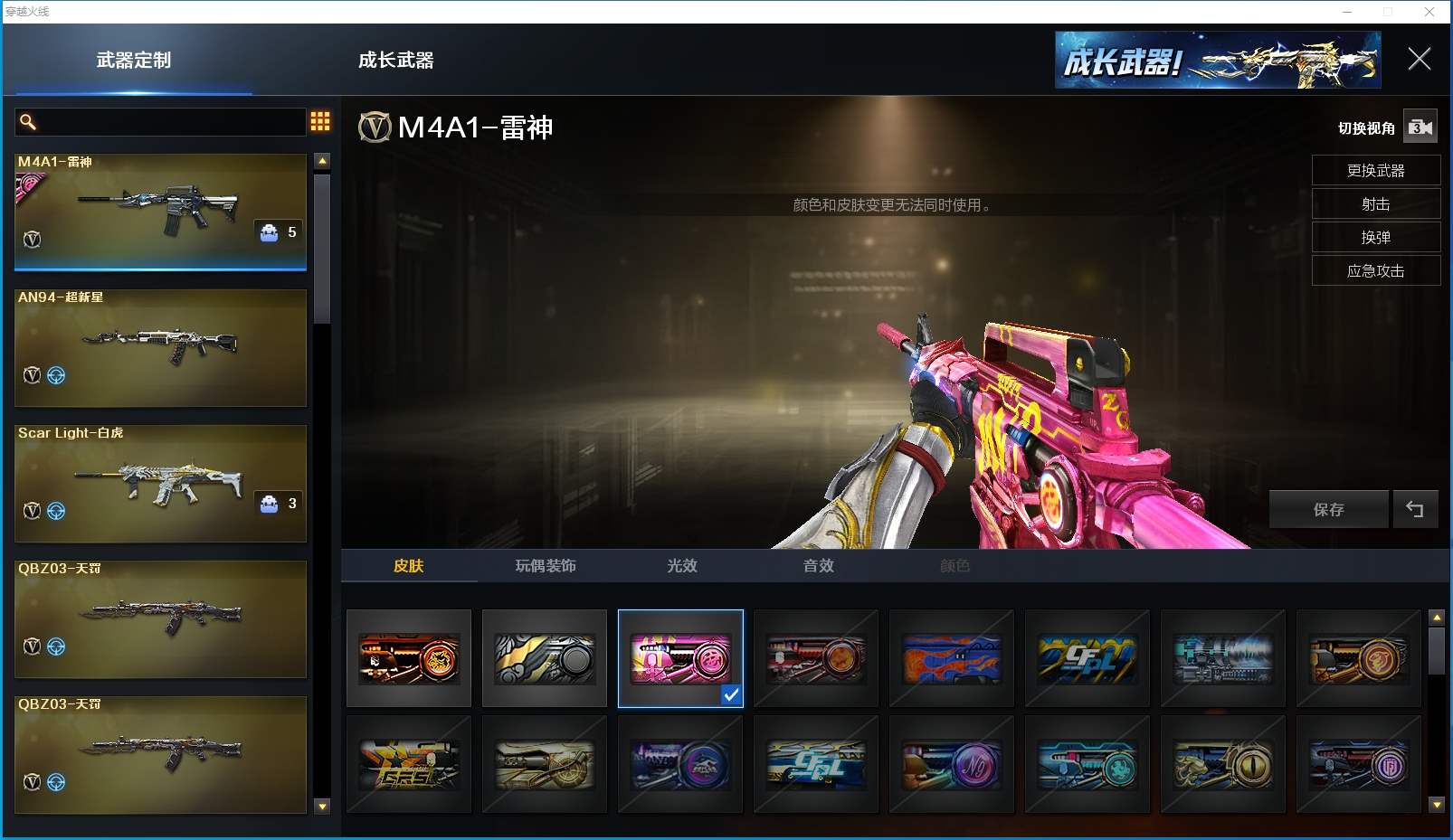
Task: Save customization with 保存 button
Action: [1328, 510]
